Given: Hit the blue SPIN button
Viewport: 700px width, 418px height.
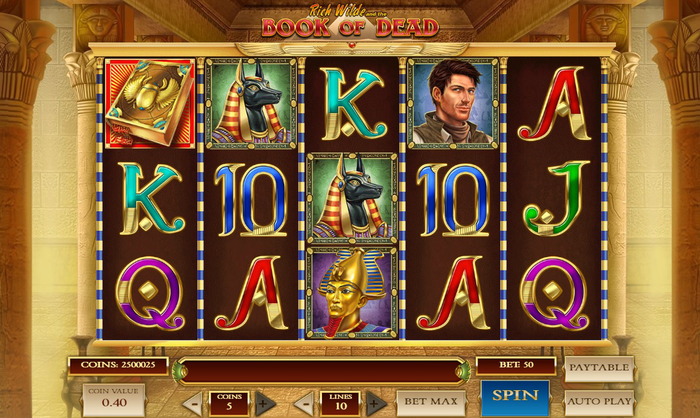Looking at the screenshot, I should [514, 397].
